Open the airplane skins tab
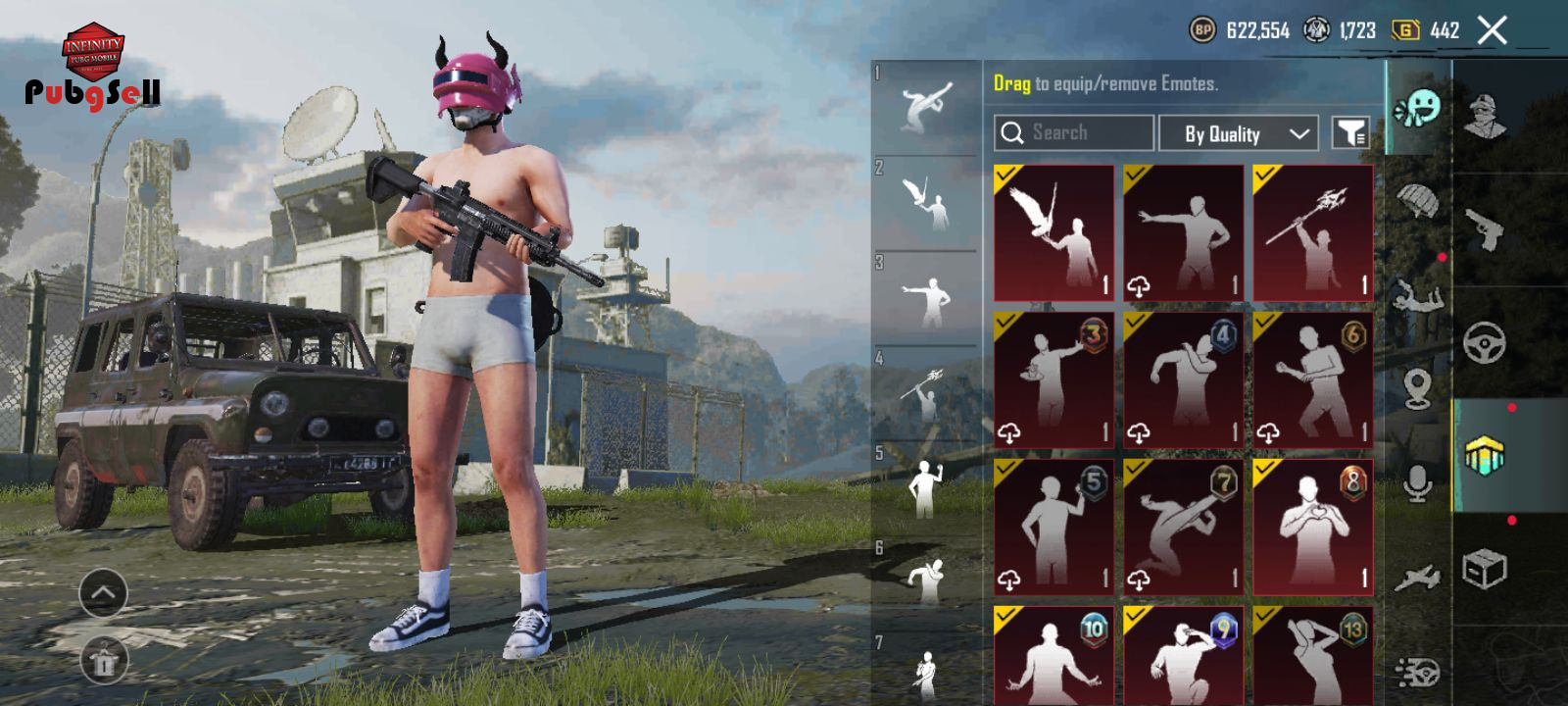The height and width of the screenshot is (706, 1568). point(1418,579)
